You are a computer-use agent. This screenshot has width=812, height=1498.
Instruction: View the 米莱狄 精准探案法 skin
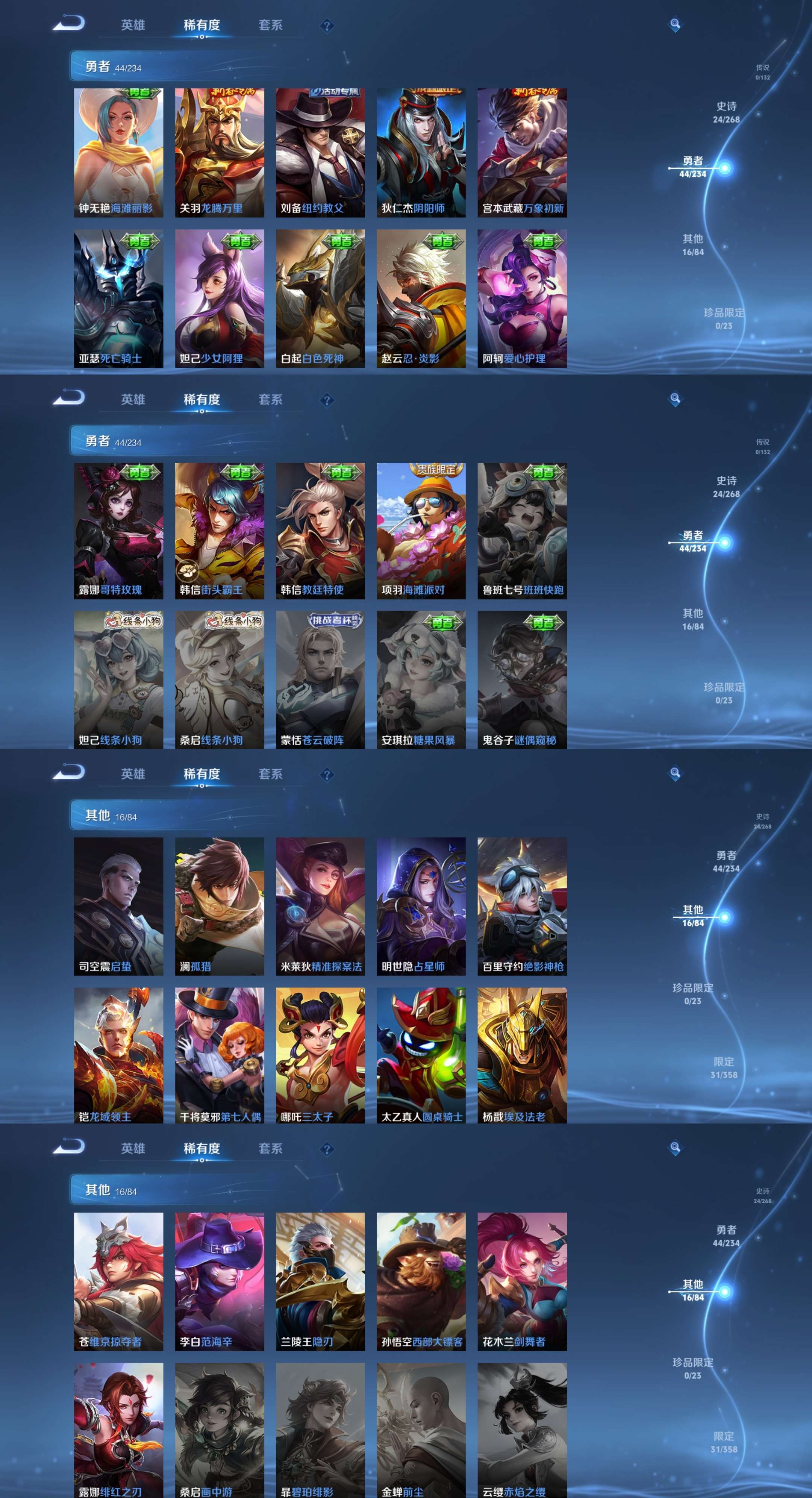[x=320, y=906]
